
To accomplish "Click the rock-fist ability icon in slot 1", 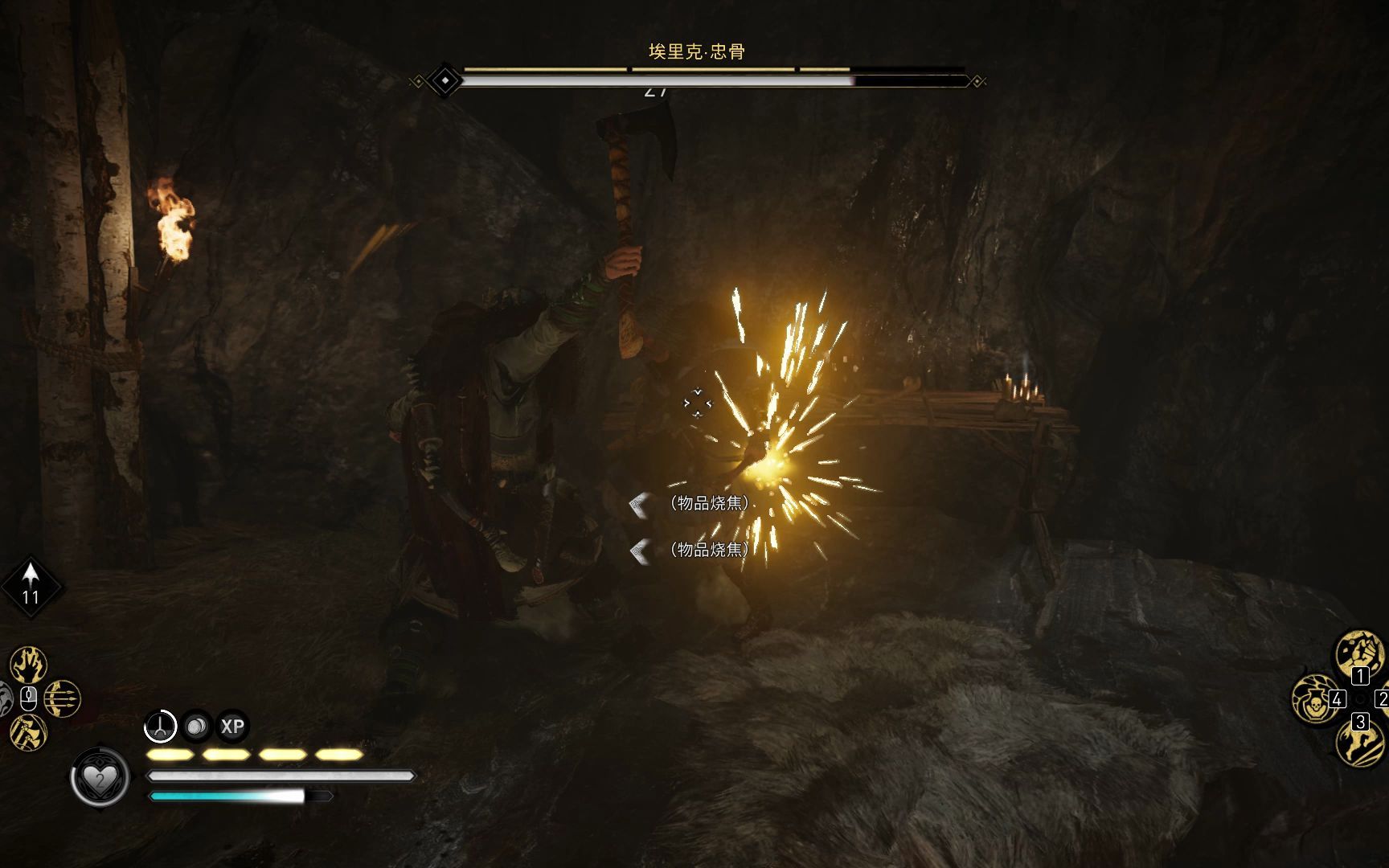I will (x=1360, y=651).
